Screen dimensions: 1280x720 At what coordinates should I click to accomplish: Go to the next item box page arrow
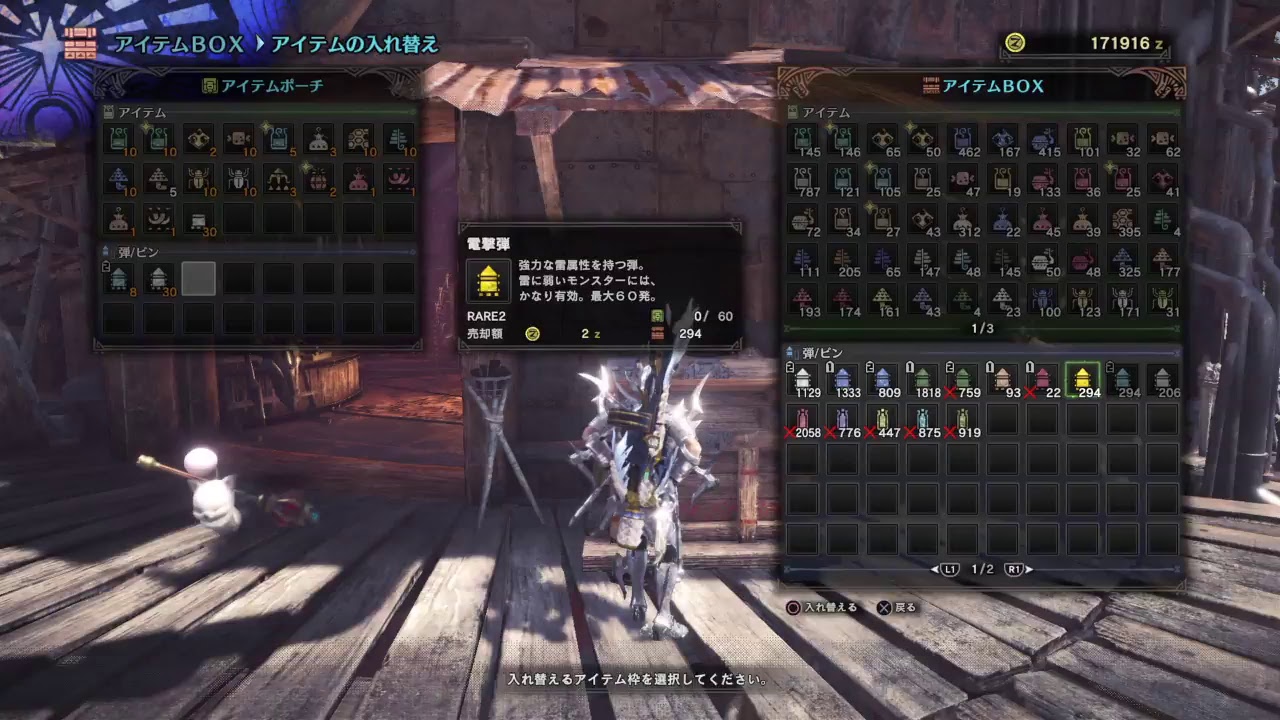pos(1014,569)
